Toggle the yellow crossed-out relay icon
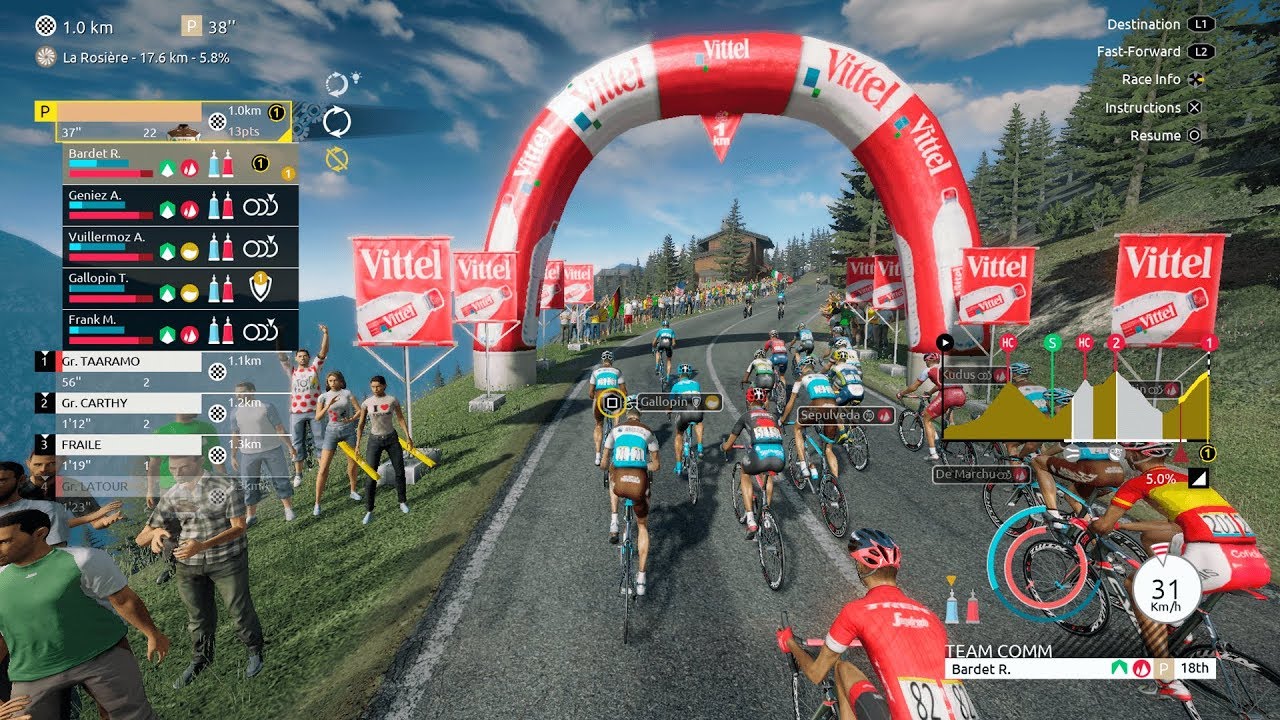The width and height of the screenshot is (1280, 720). (337, 158)
